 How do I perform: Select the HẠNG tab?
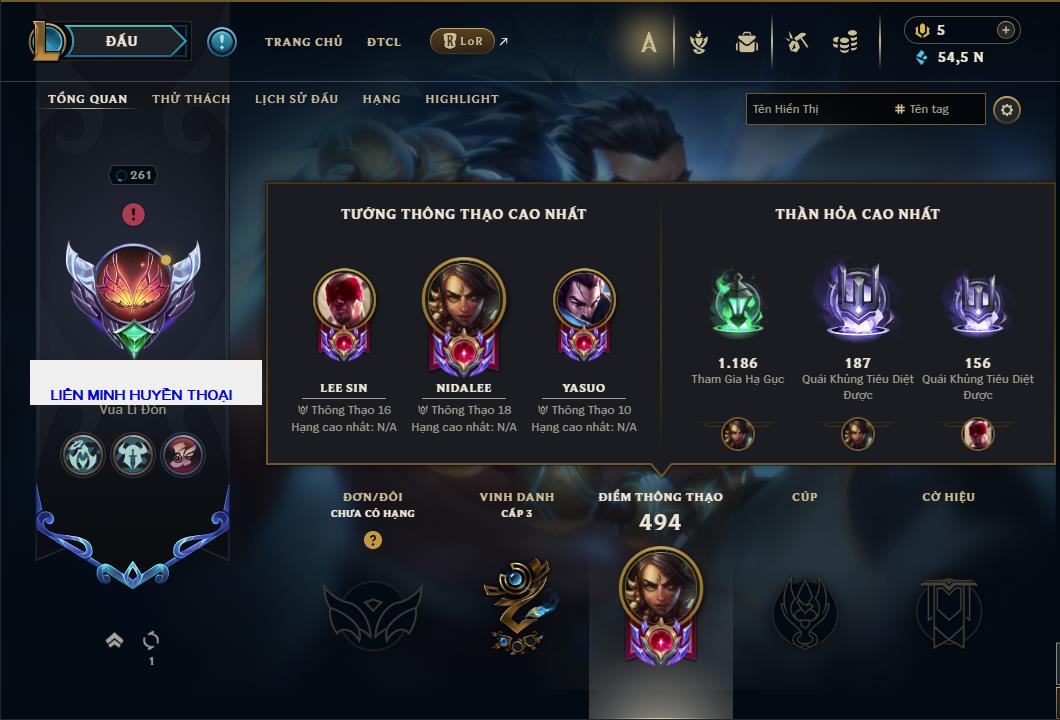click(x=381, y=99)
